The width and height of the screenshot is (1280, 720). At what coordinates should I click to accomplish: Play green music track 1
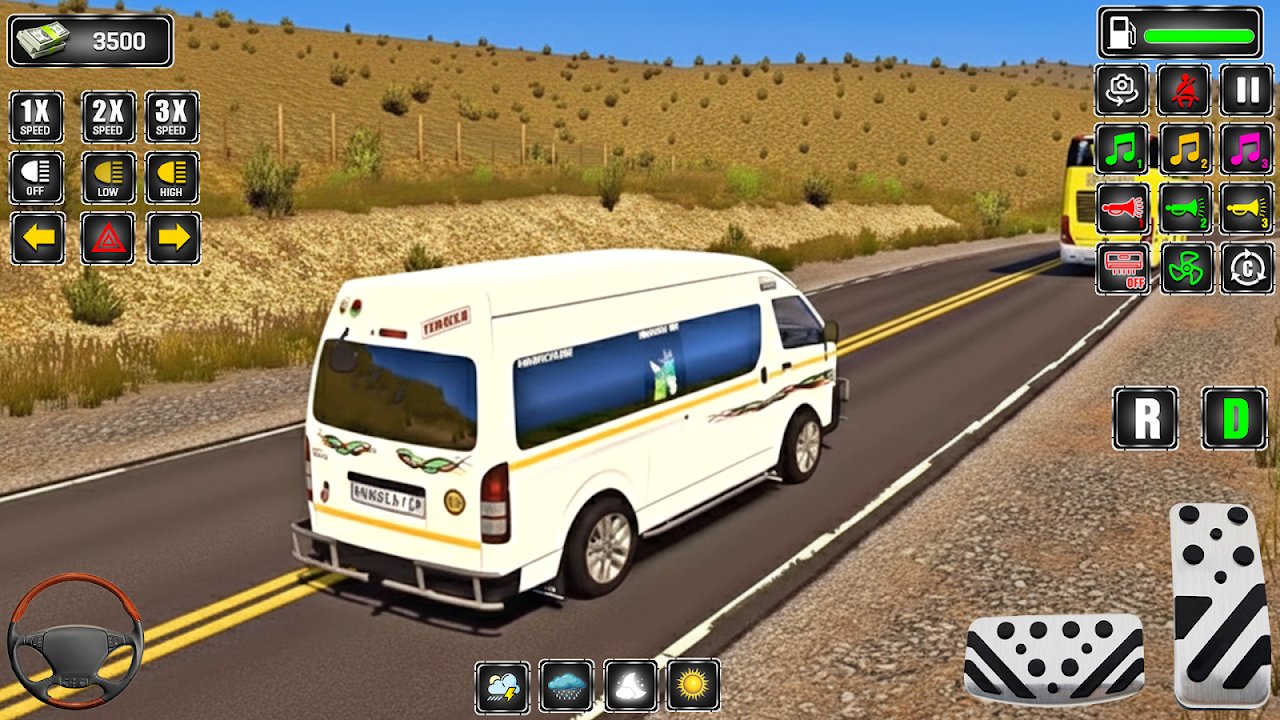[x=1121, y=150]
